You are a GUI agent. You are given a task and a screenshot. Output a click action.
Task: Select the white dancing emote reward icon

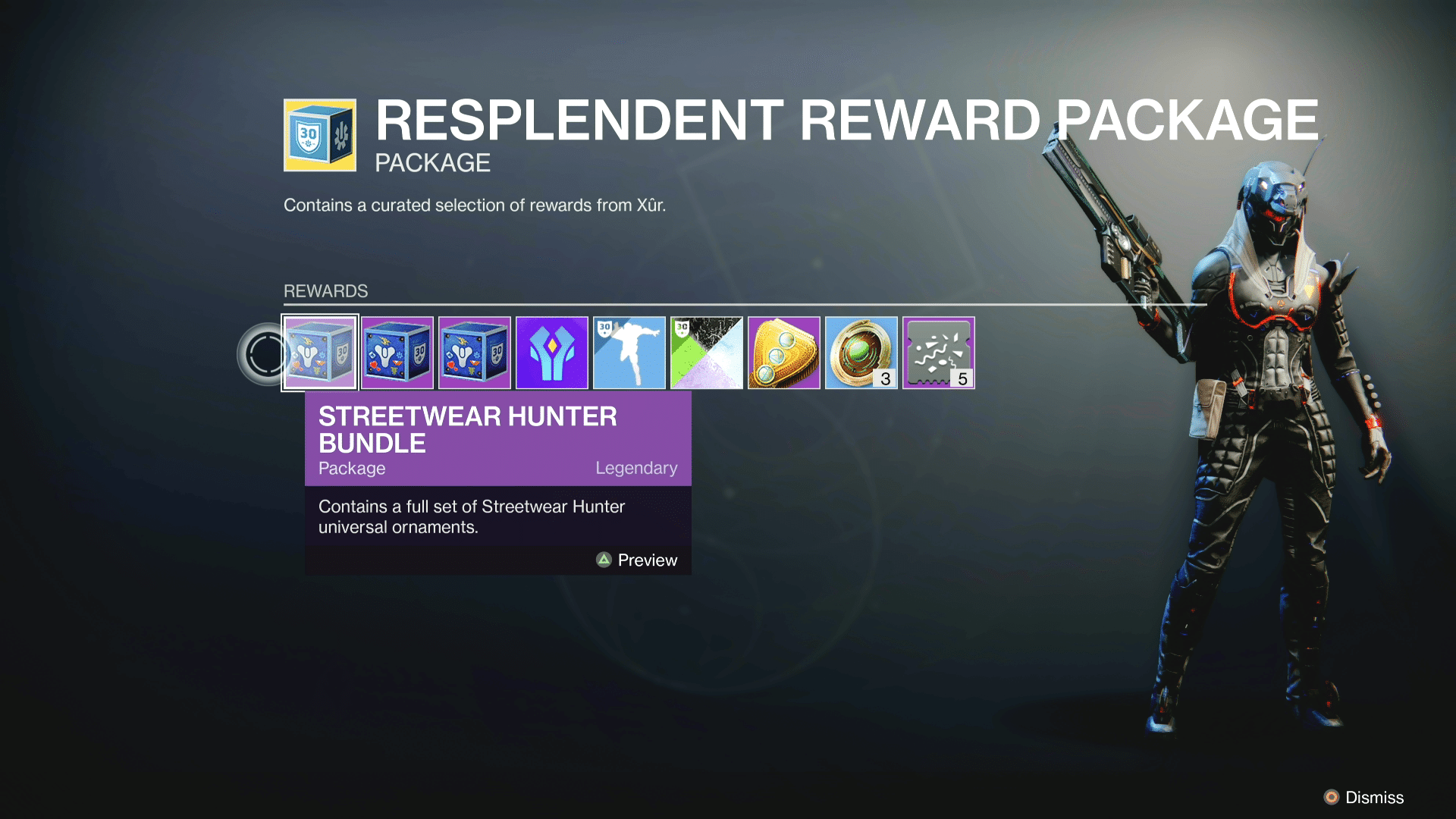pos(629,352)
